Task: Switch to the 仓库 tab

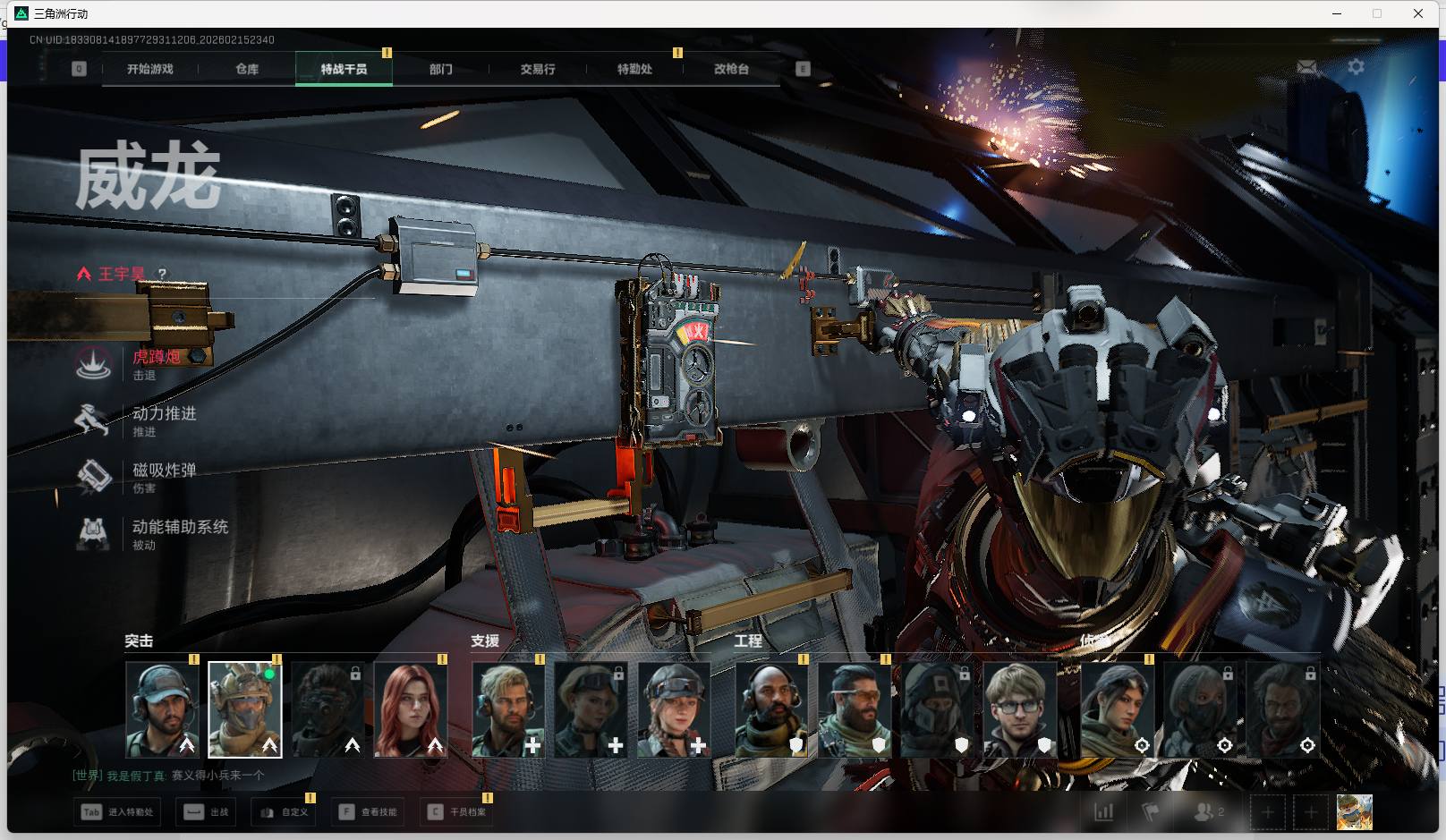Action: [247, 69]
